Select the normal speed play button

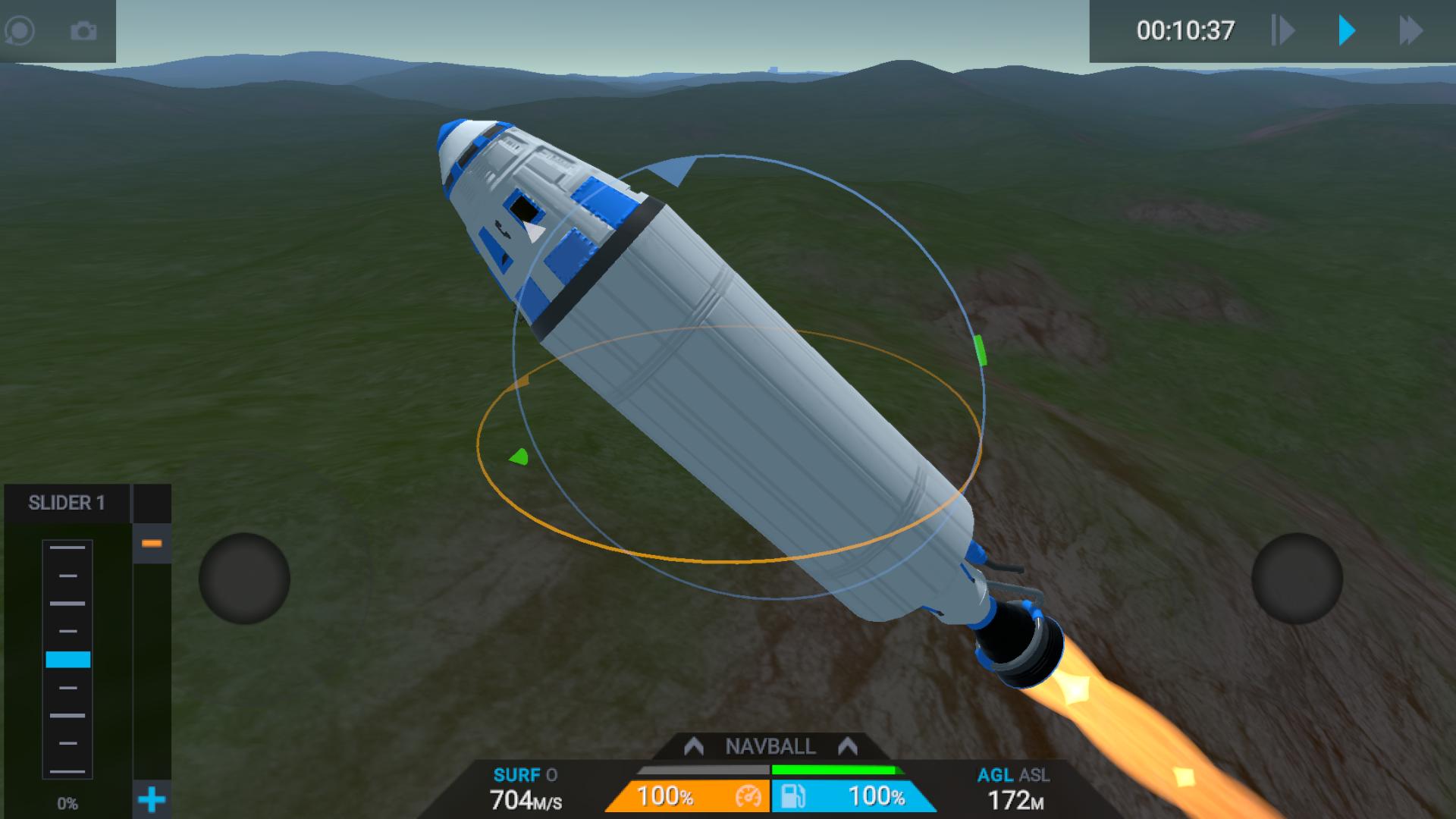[x=1347, y=31]
